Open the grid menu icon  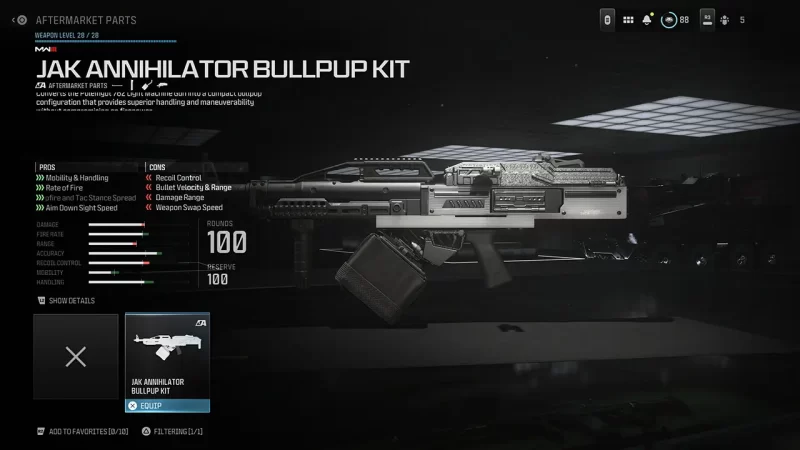point(628,19)
